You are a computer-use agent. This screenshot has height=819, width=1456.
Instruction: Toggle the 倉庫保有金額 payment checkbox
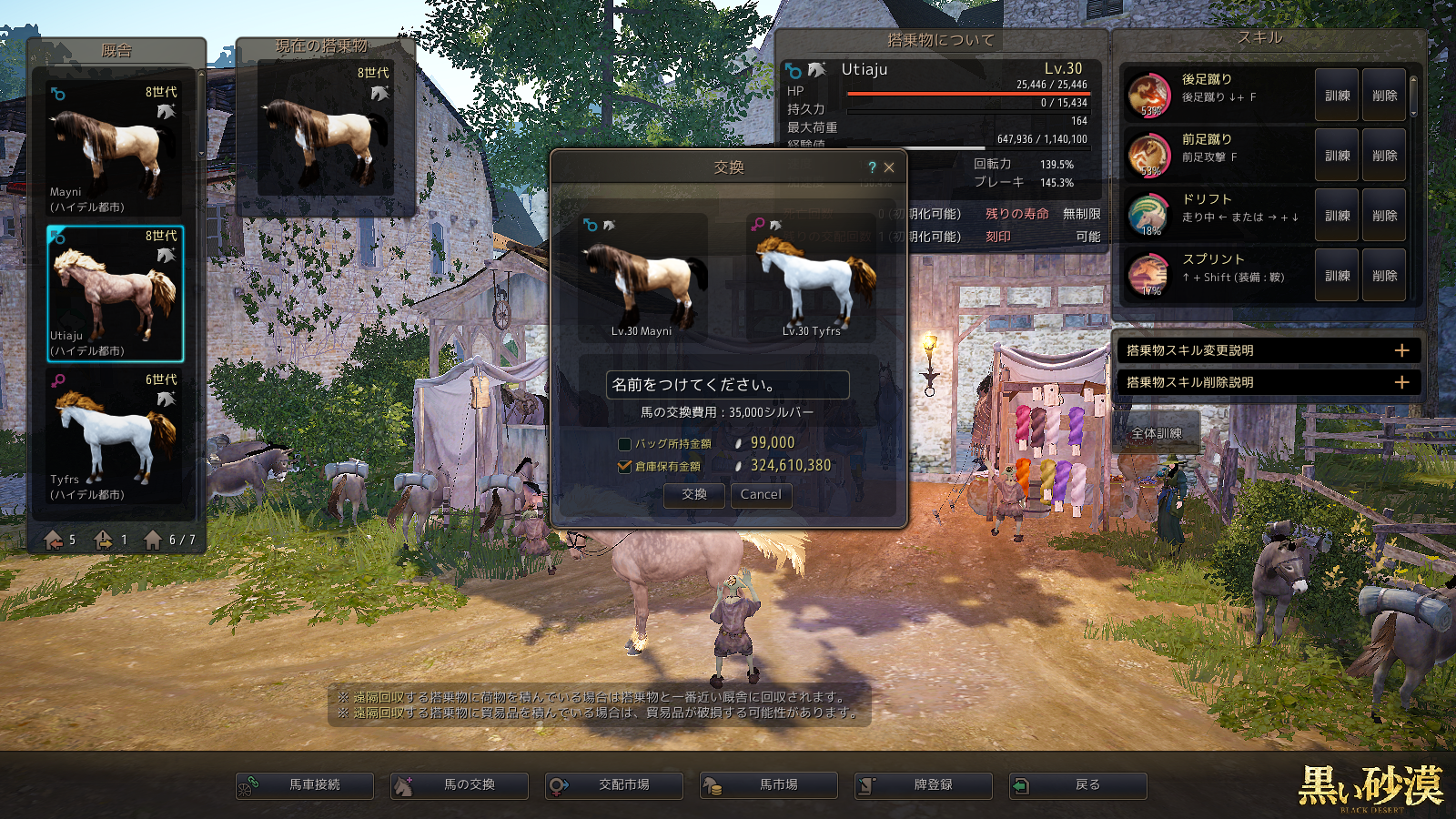[624, 466]
